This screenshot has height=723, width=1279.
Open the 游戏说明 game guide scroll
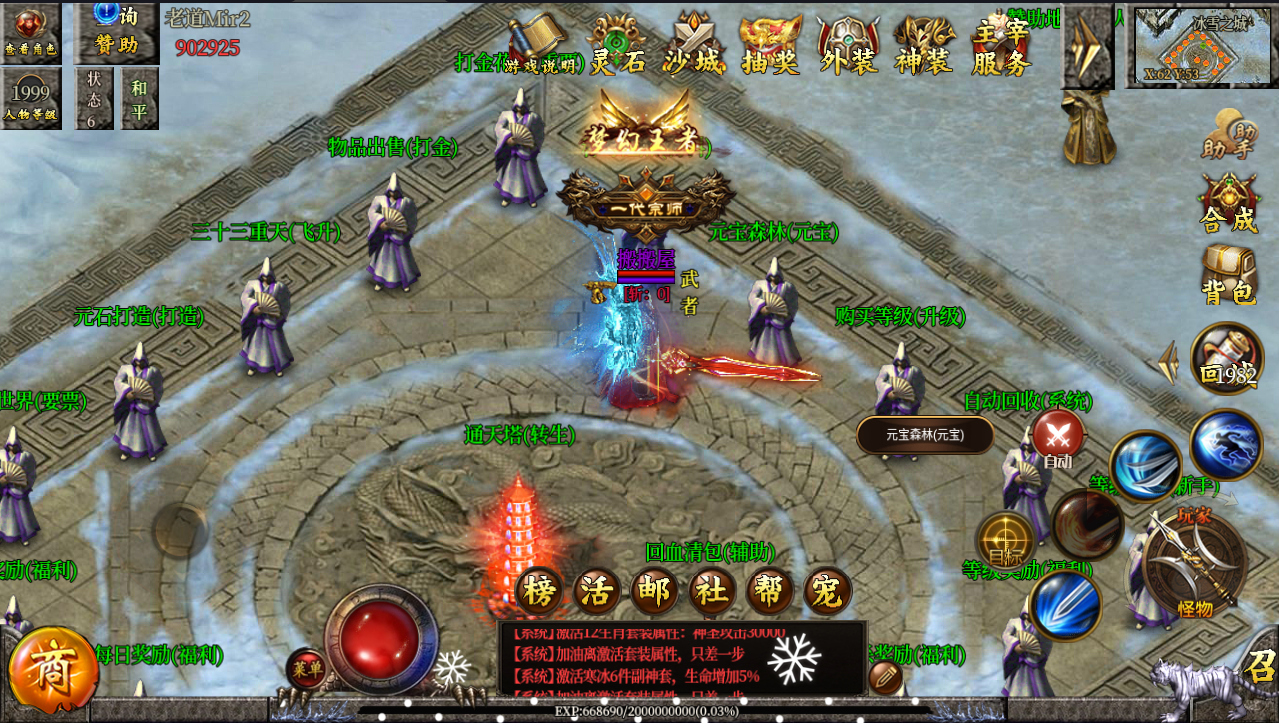point(543,47)
